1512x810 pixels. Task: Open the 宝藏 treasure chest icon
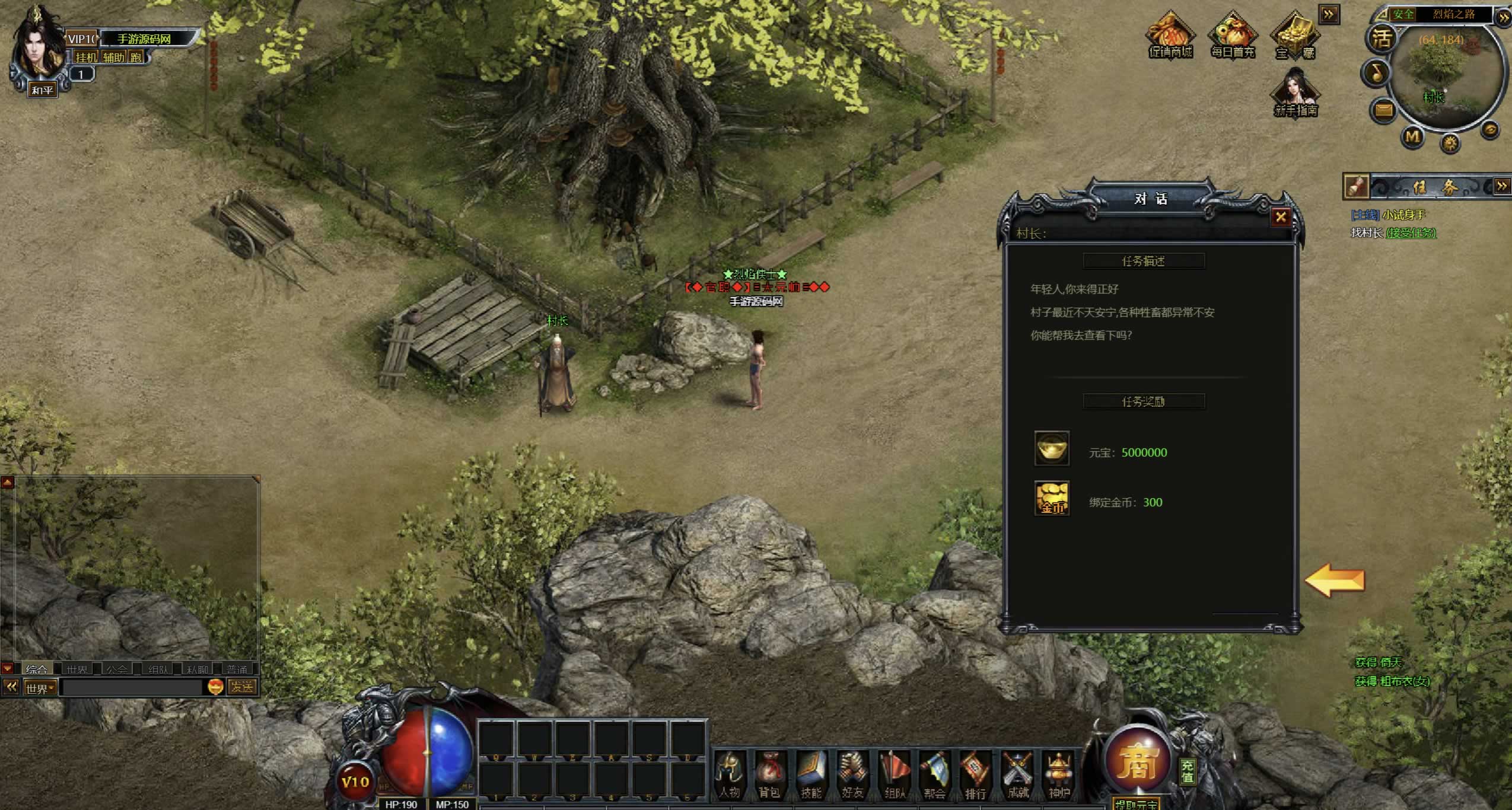[x=1295, y=36]
